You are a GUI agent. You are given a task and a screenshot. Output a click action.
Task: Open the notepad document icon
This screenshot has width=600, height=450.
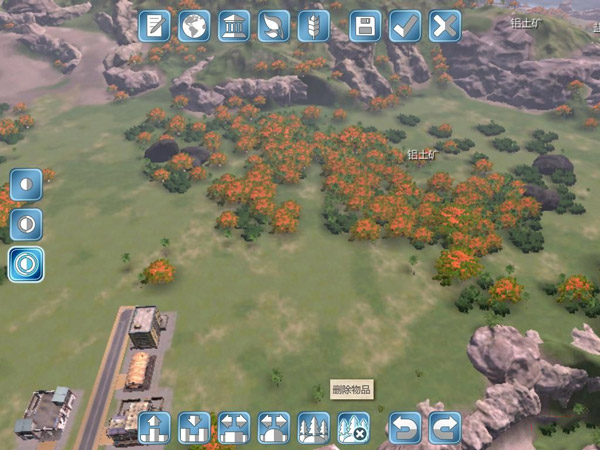click(154, 26)
